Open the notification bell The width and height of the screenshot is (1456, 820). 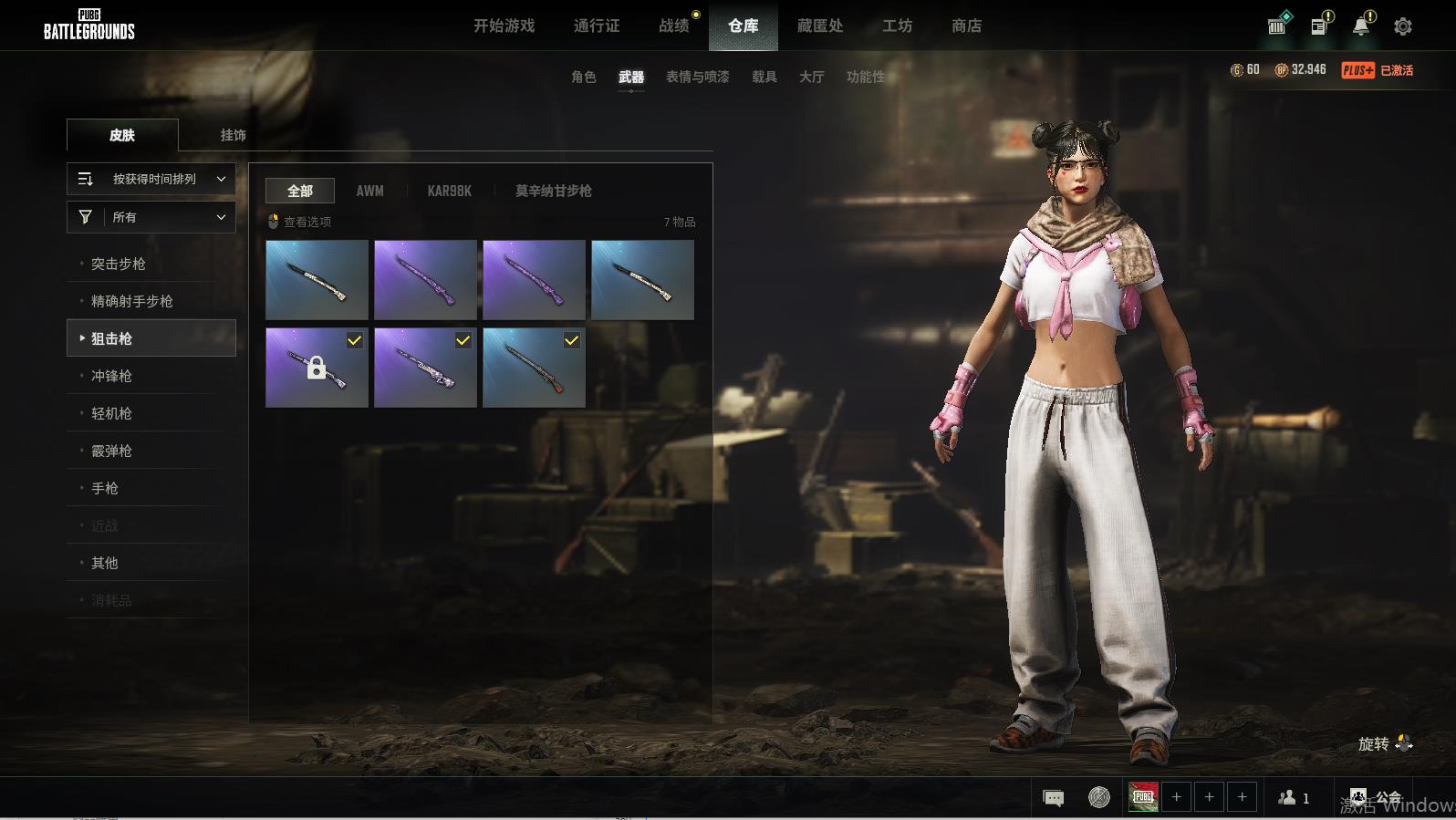1361,26
